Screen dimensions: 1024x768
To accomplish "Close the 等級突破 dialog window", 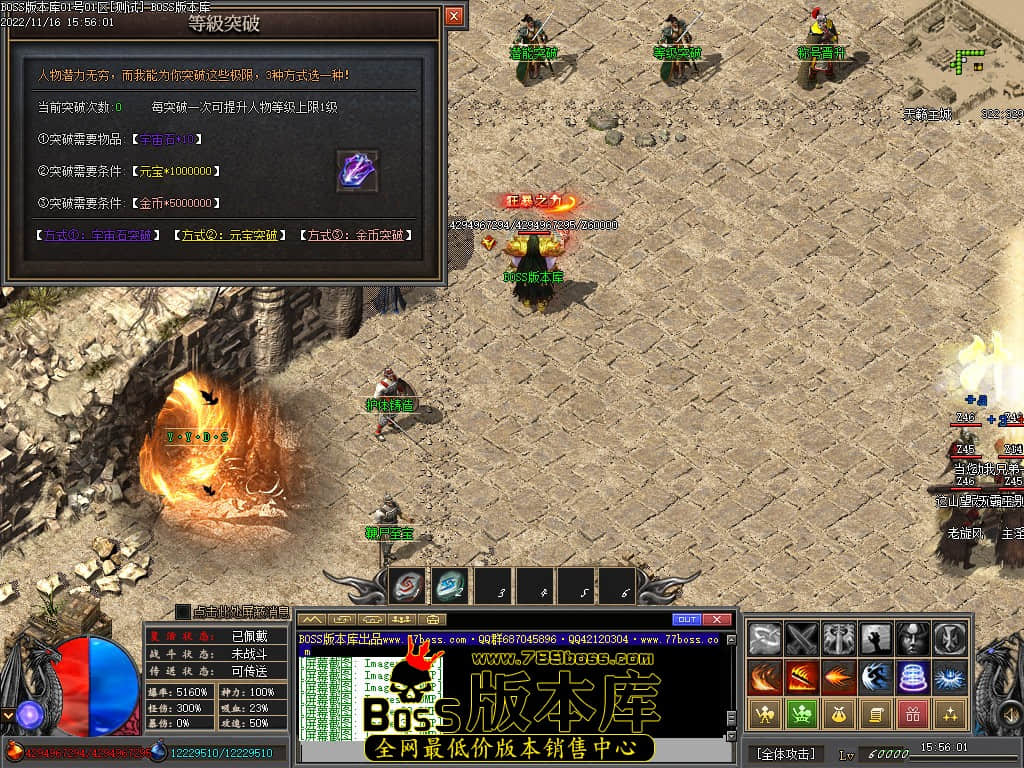I will tap(454, 16).
